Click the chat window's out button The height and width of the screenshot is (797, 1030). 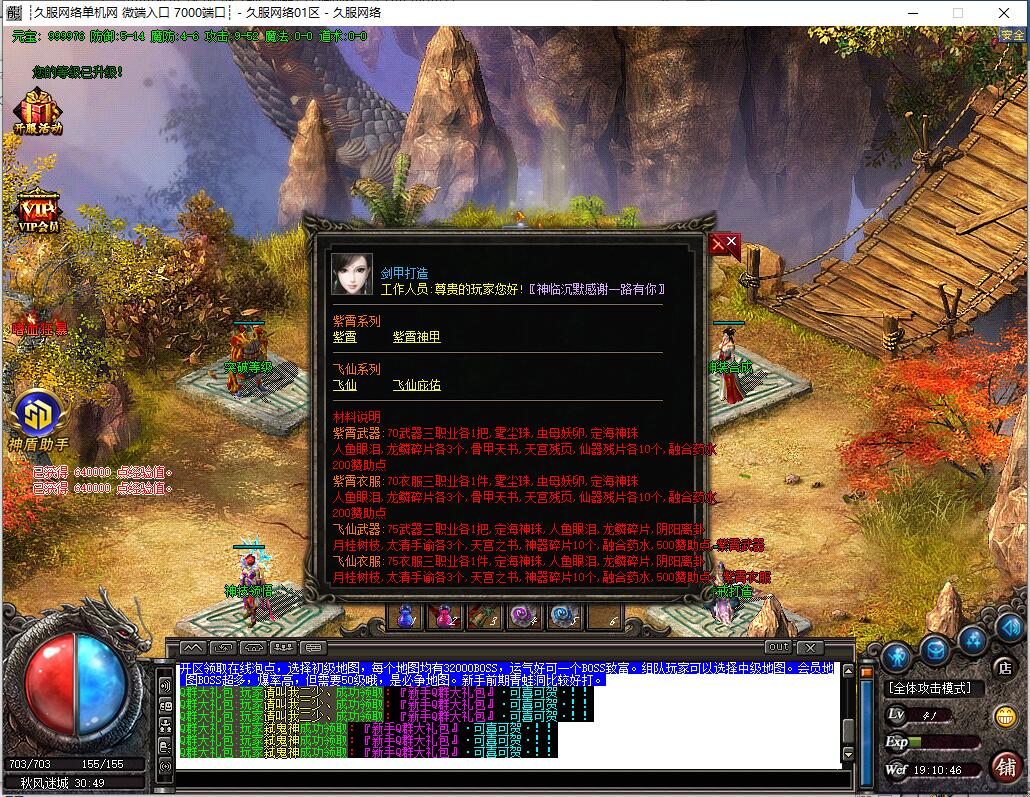tap(778, 647)
